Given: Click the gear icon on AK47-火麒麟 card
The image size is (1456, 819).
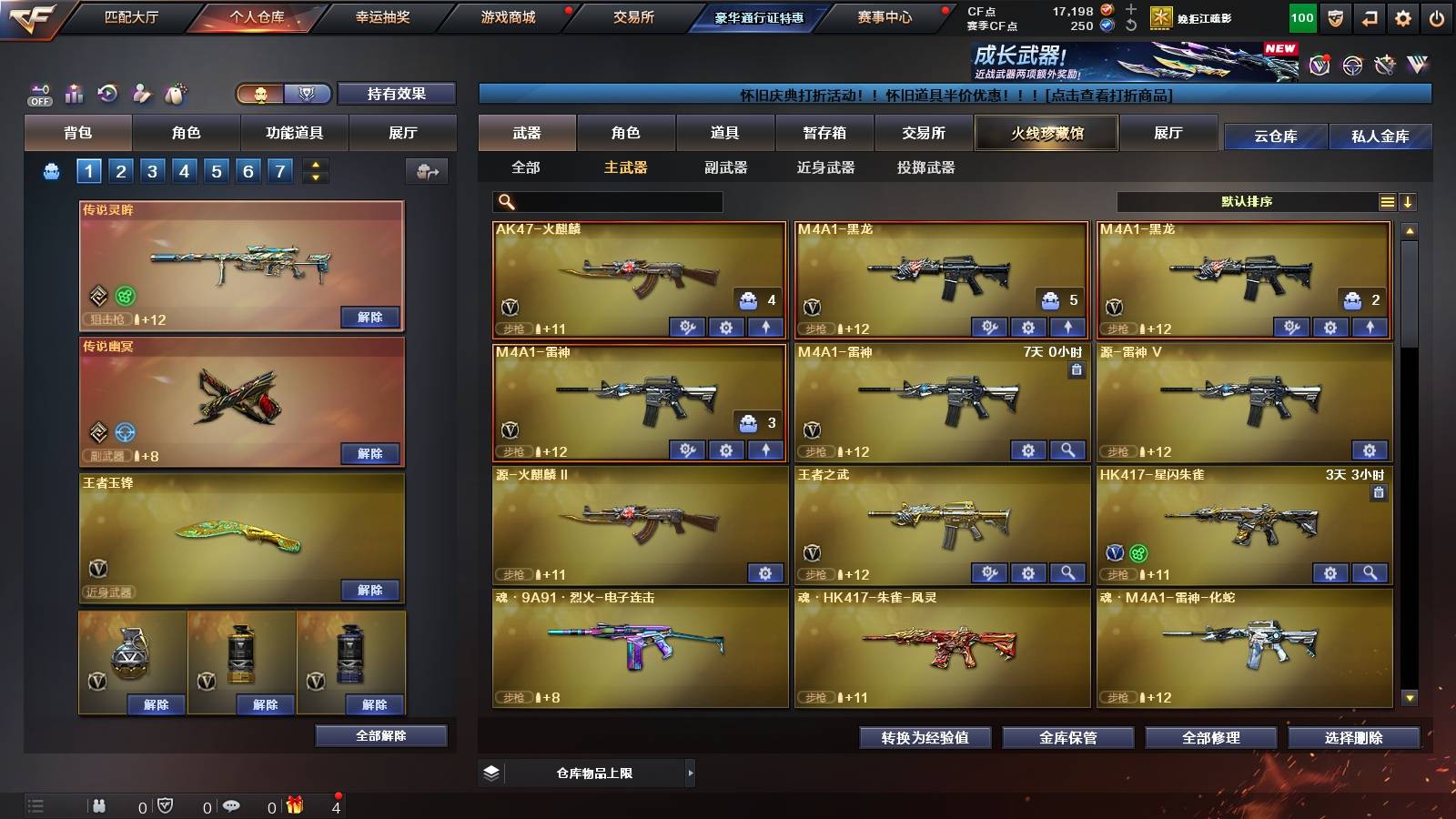Looking at the screenshot, I should 726,327.
